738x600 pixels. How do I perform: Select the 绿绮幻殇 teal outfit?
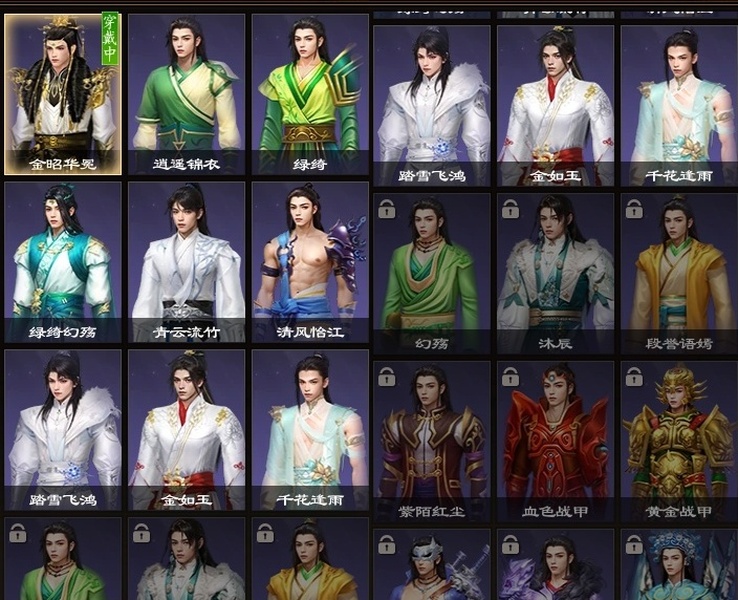[63, 262]
